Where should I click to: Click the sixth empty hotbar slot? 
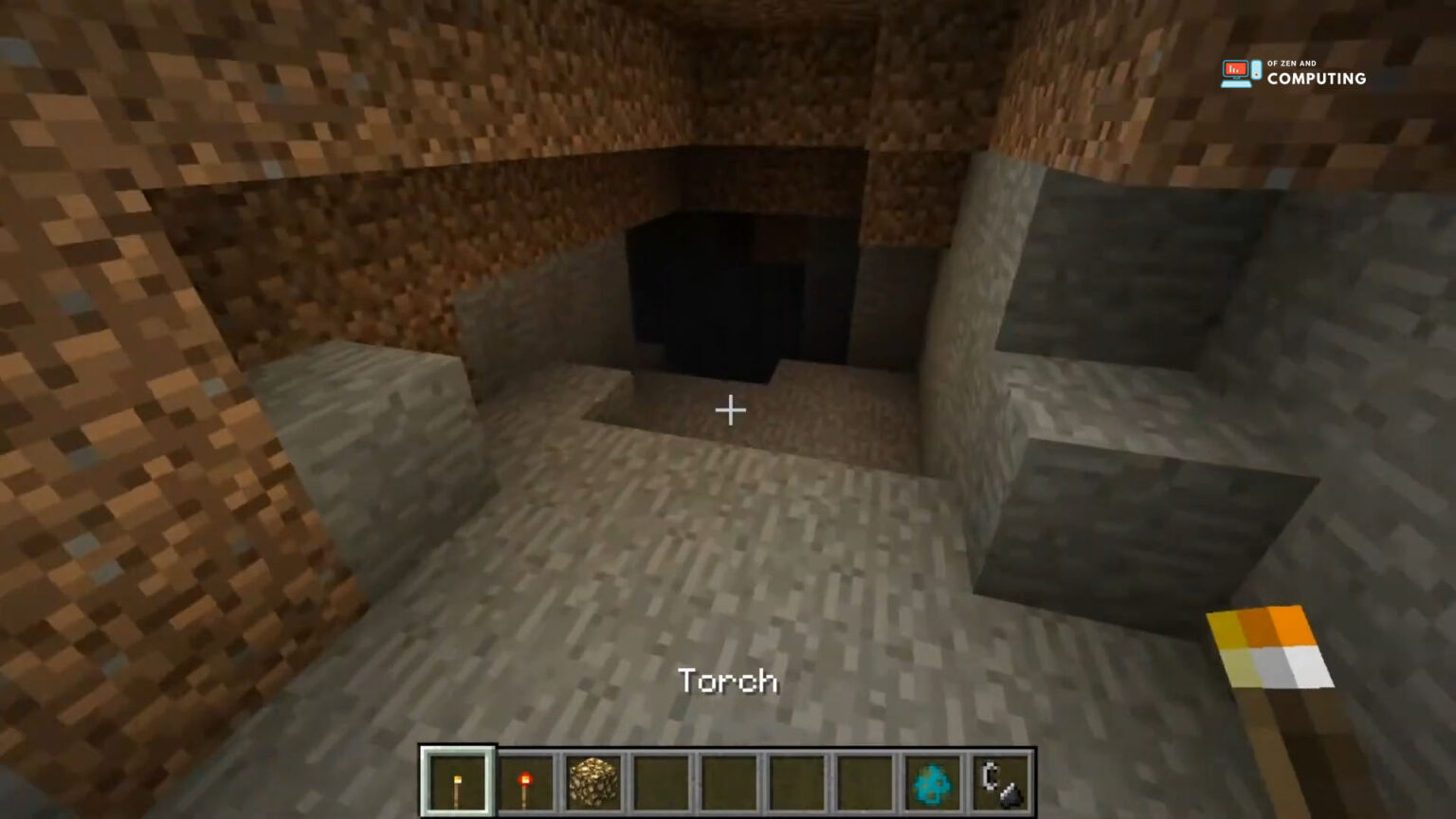click(793, 780)
